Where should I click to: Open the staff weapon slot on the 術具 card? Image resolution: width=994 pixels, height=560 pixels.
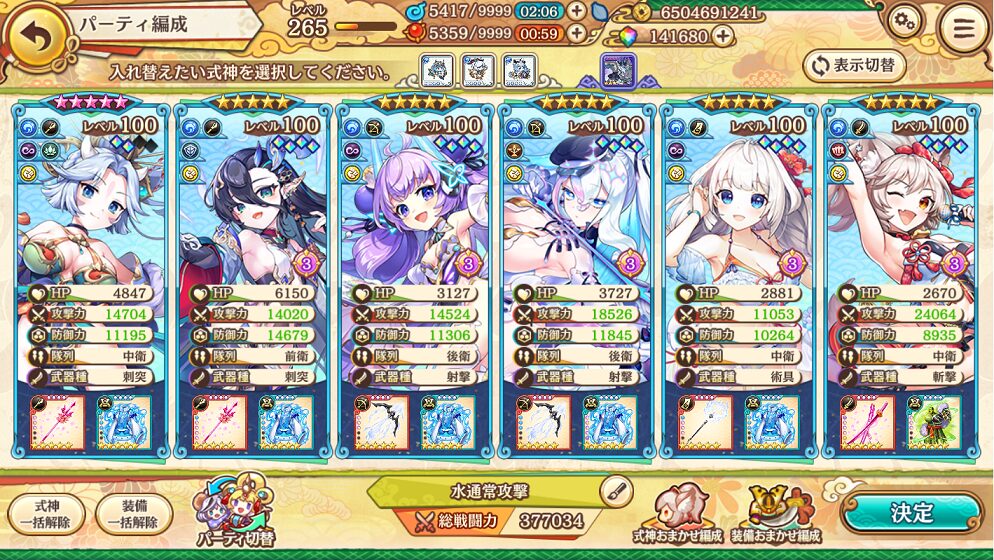[x=705, y=422]
